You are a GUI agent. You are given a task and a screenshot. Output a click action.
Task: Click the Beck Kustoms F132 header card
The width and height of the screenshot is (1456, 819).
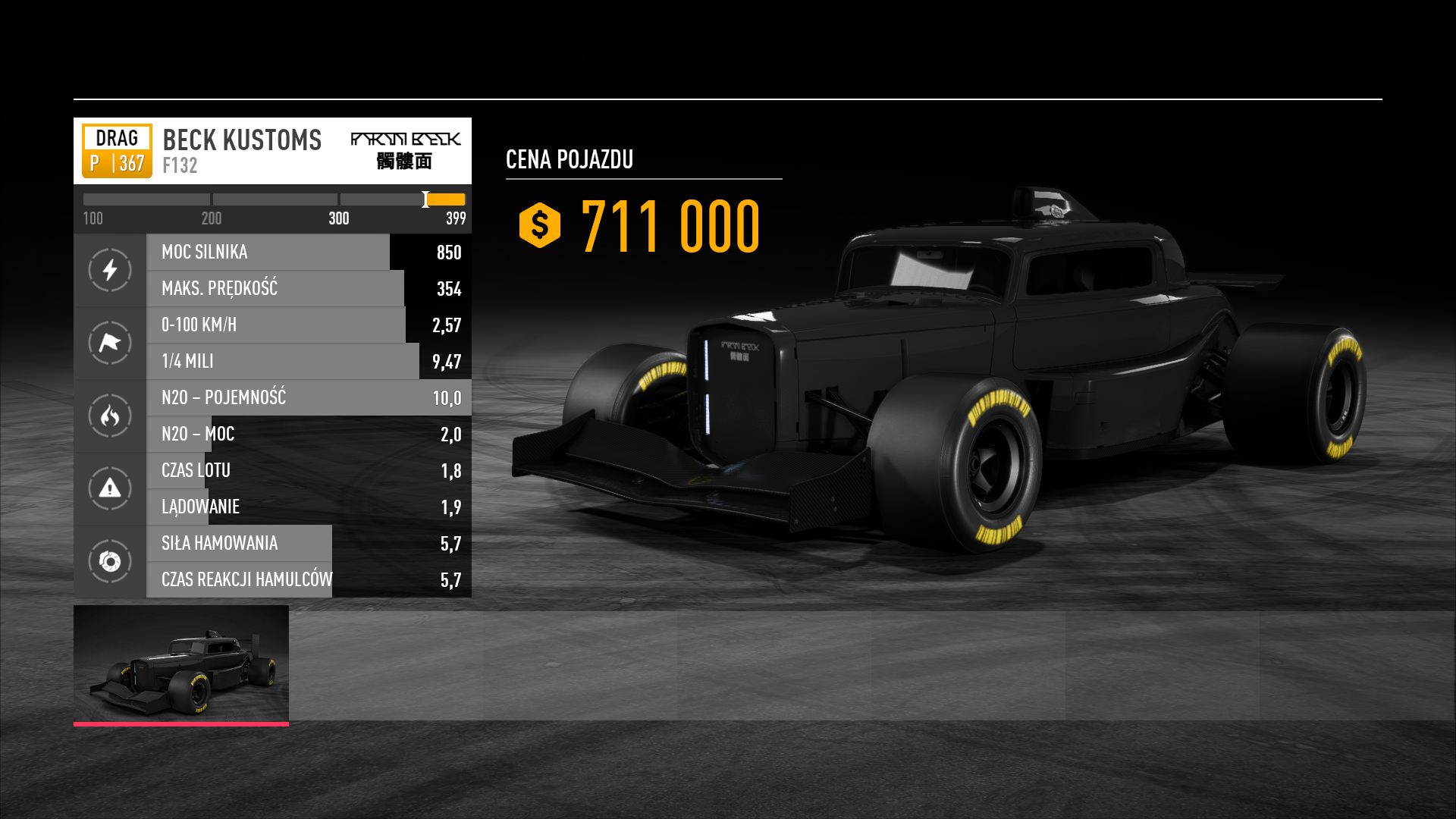(272, 151)
